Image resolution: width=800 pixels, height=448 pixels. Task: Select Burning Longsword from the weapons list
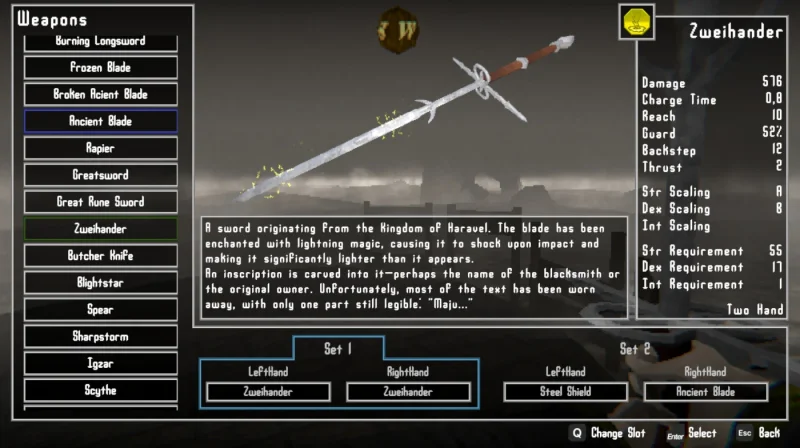pos(100,42)
